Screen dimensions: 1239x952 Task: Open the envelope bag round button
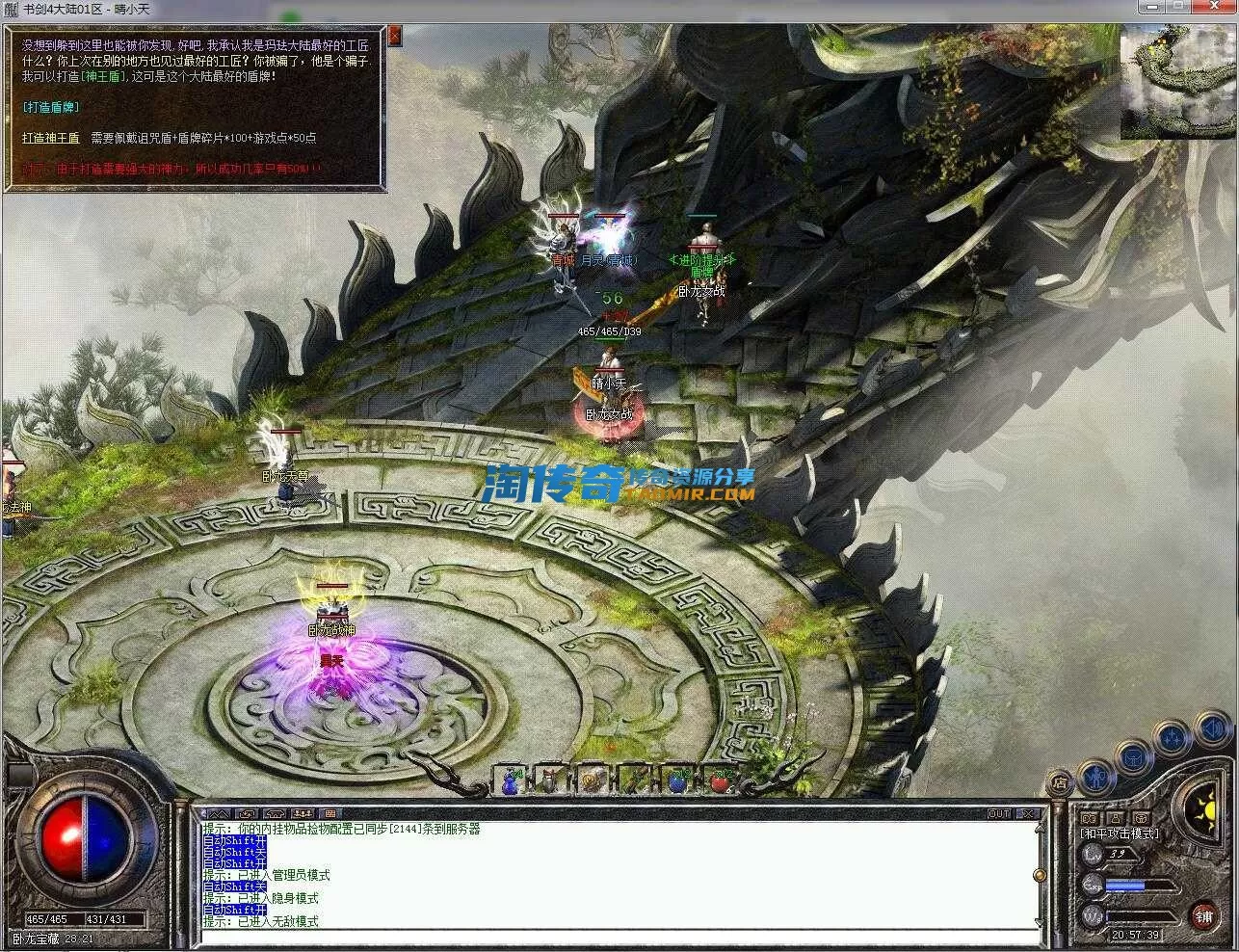[x=1133, y=756]
